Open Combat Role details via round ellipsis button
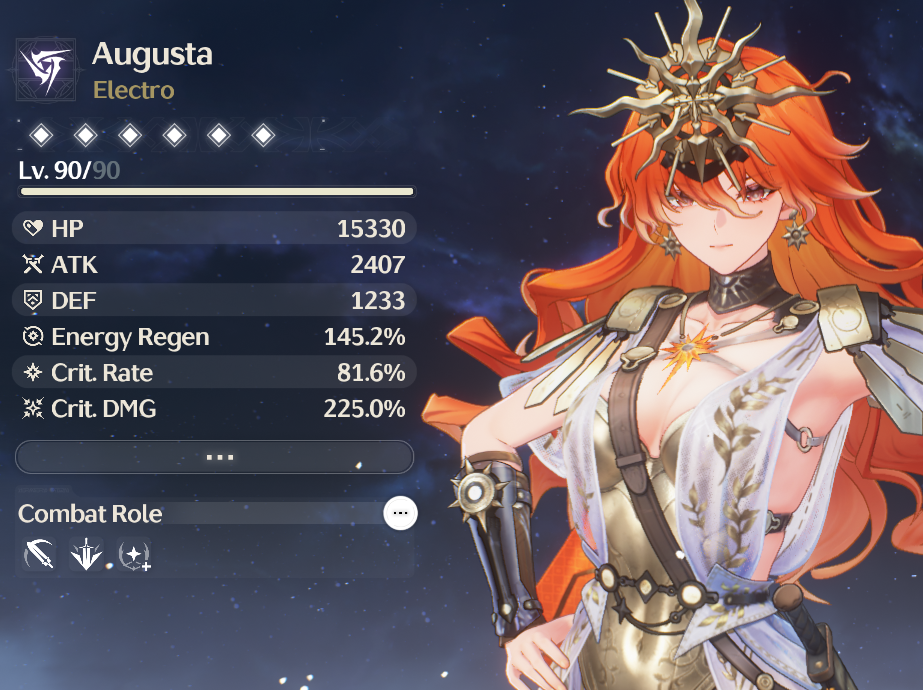Image resolution: width=923 pixels, height=690 pixels. (401, 513)
